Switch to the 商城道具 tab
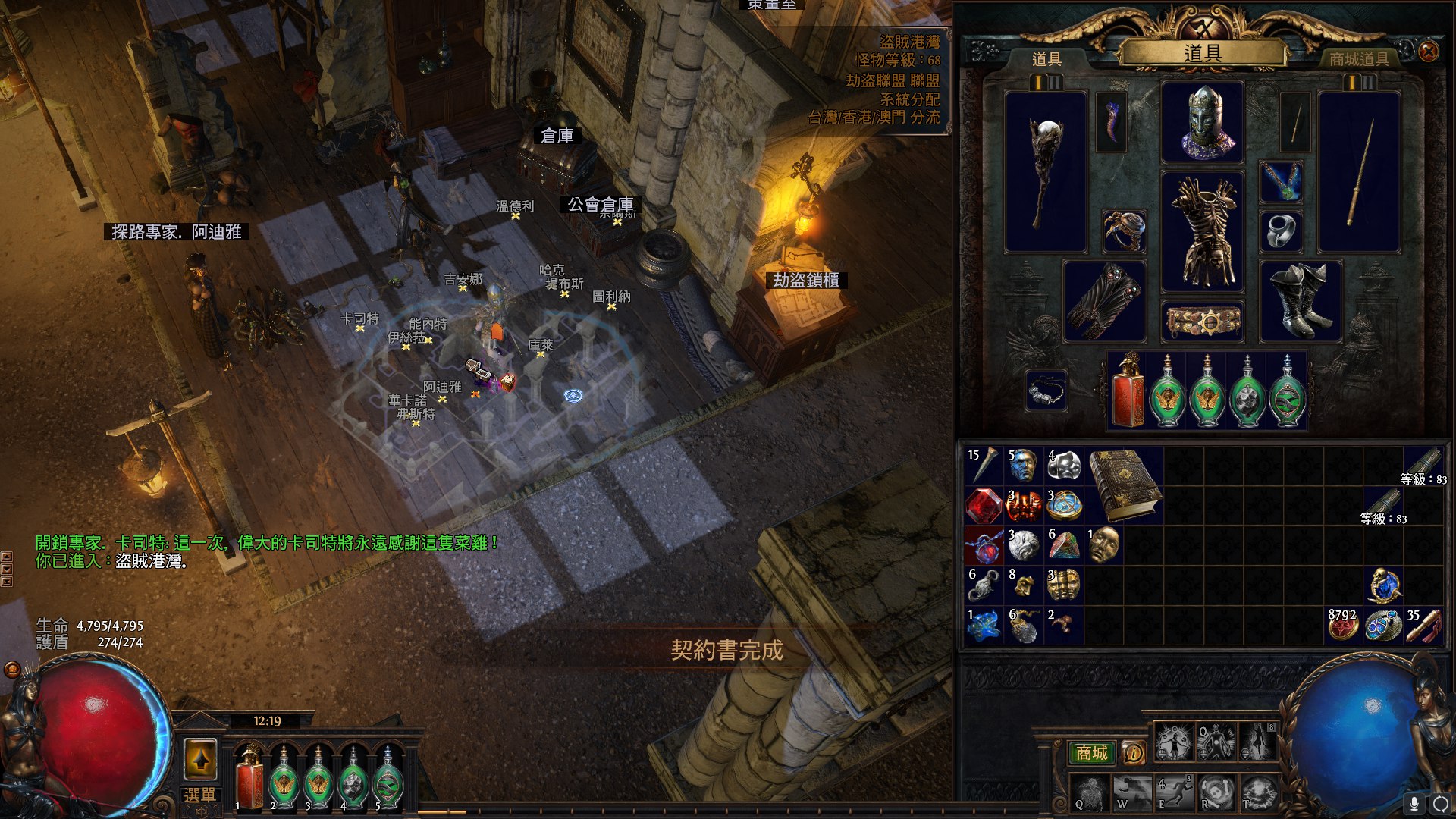The image size is (1456, 819). click(1359, 59)
